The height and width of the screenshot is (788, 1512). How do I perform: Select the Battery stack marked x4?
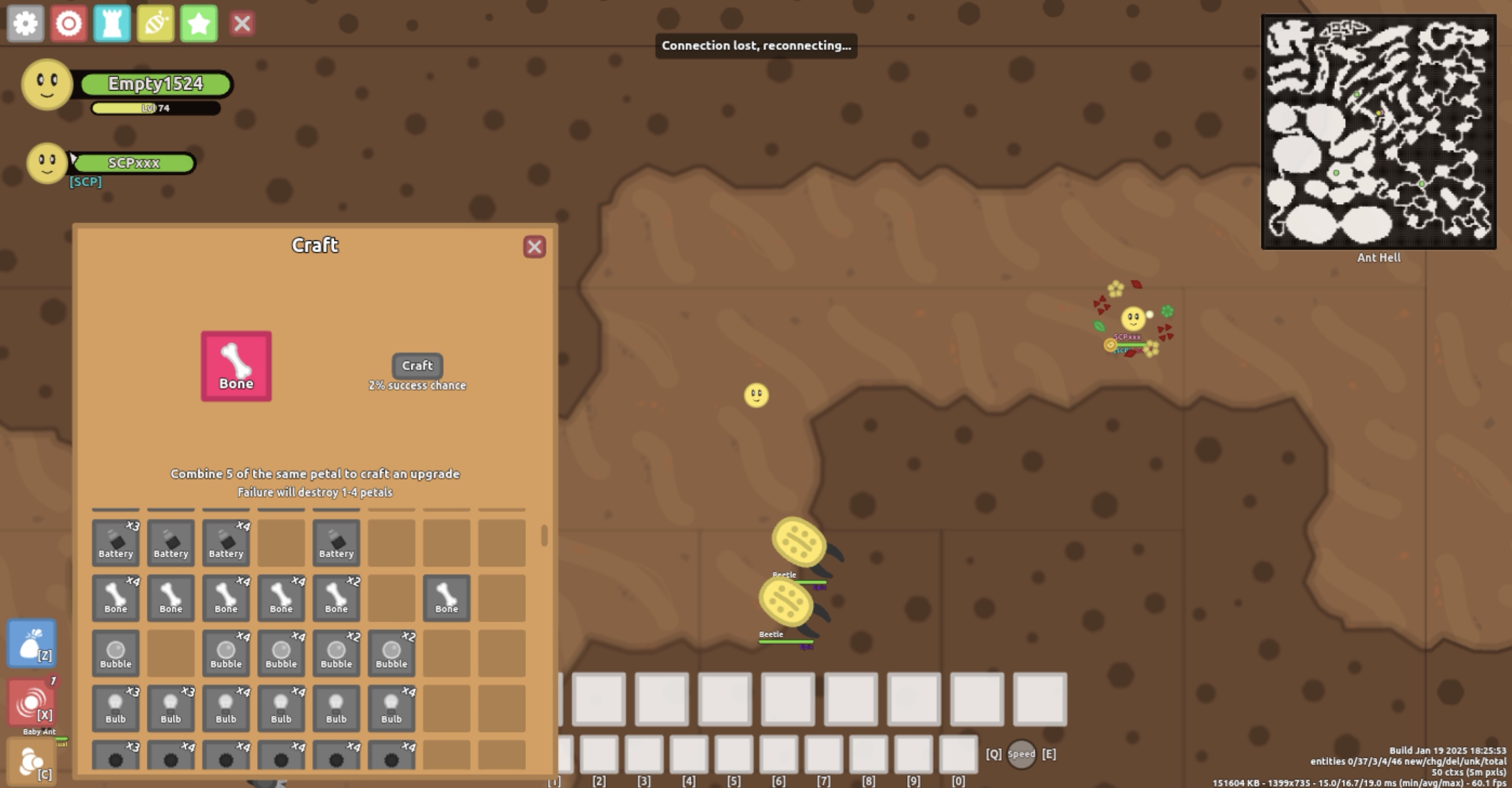coord(226,543)
